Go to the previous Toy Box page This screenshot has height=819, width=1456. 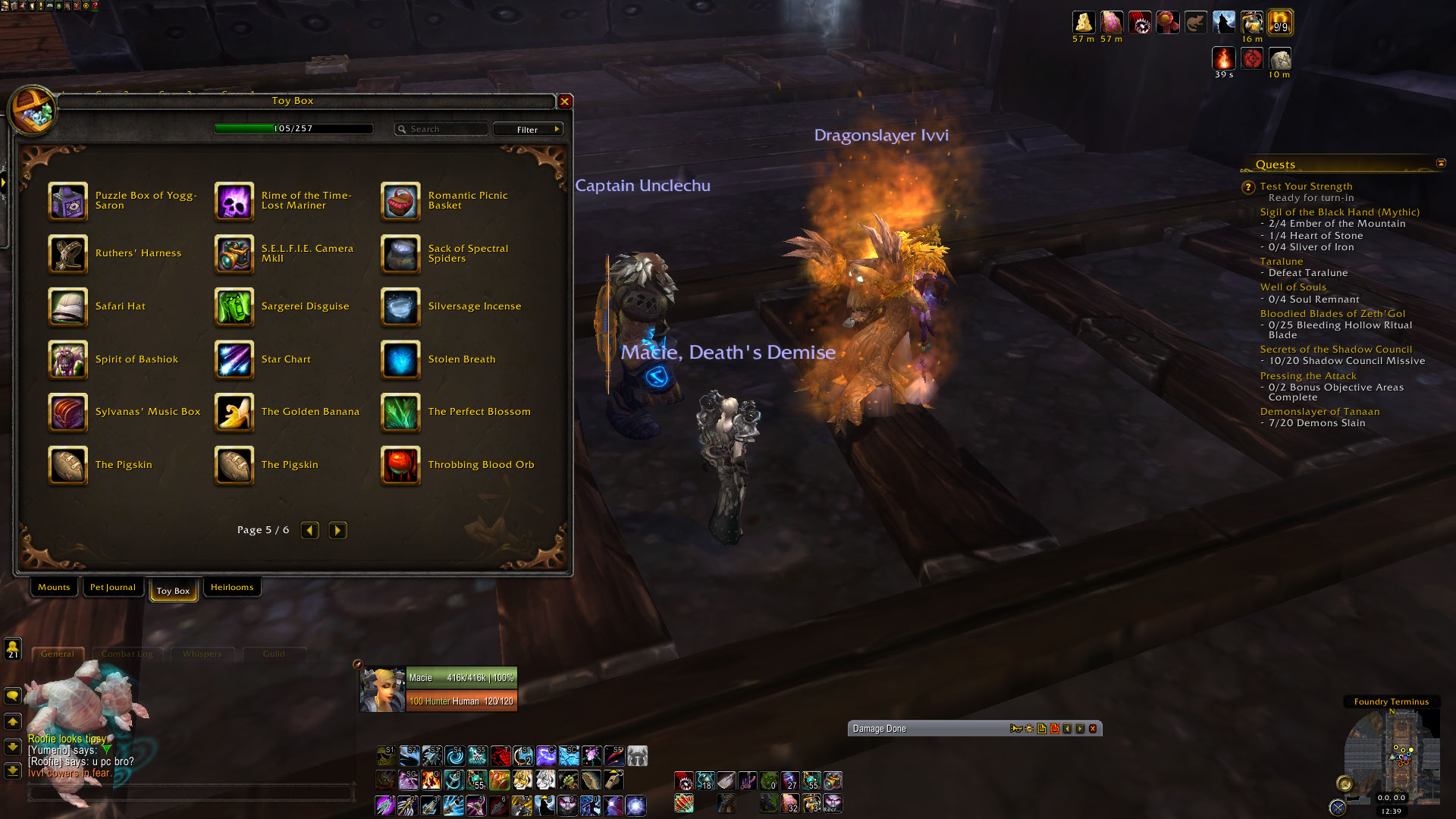[x=310, y=531]
